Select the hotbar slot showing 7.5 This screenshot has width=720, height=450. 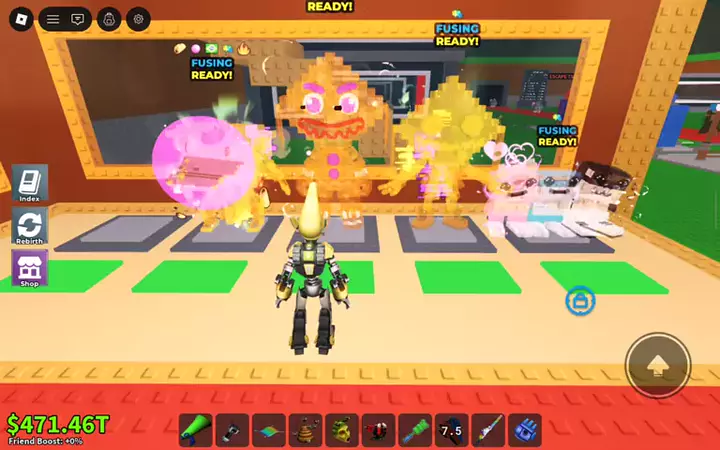[452, 430]
